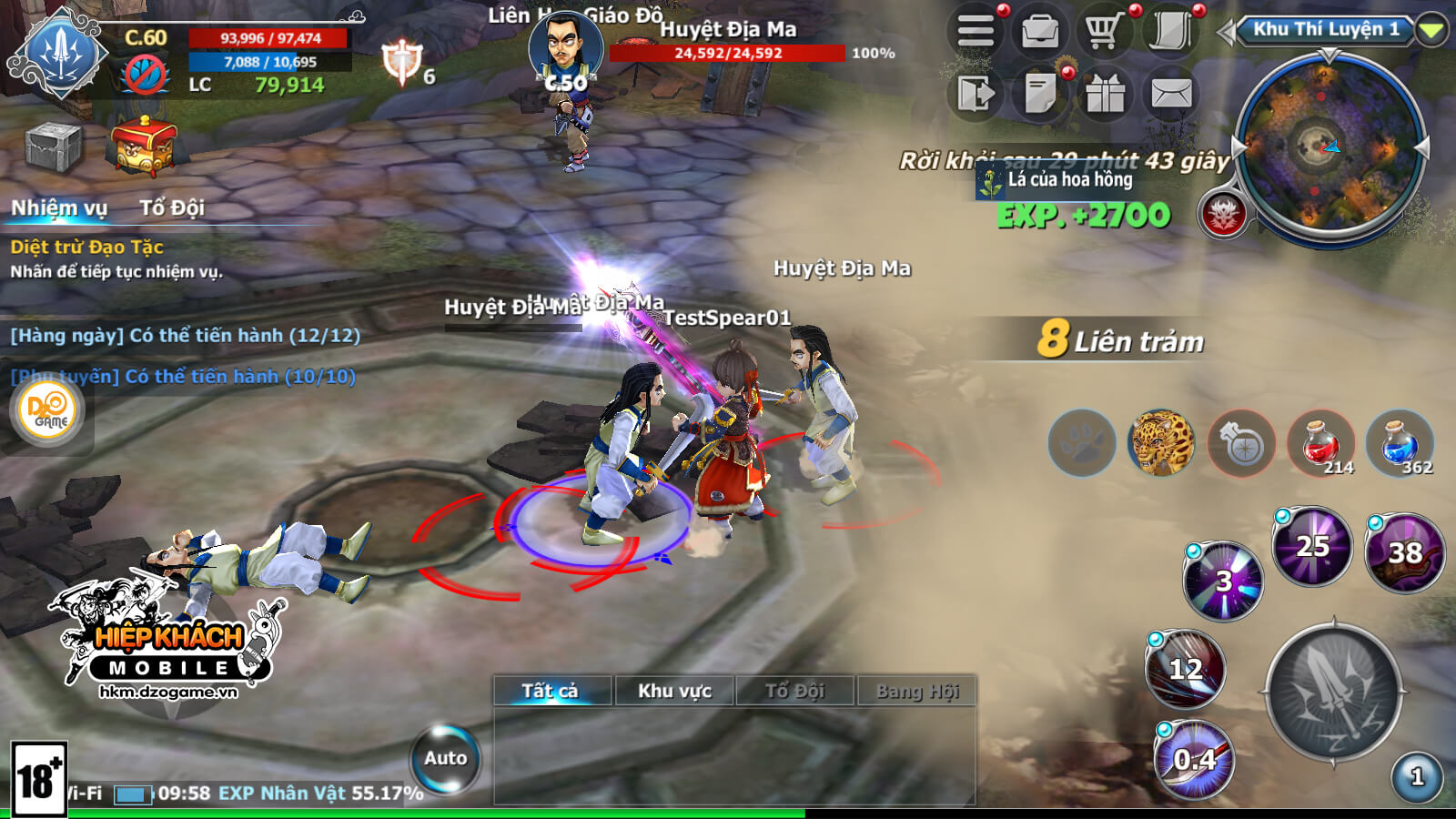Open the hamburger main menu
Image resolution: width=1456 pixels, height=819 pixels.
(x=976, y=33)
